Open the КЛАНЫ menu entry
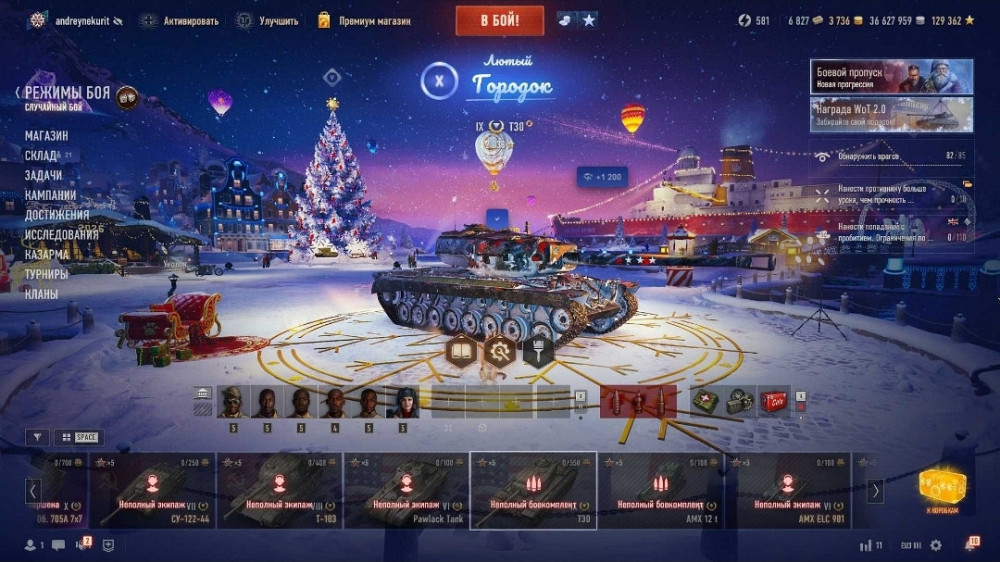The width and height of the screenshot is (1000, 562). click(x=41, y=294)
